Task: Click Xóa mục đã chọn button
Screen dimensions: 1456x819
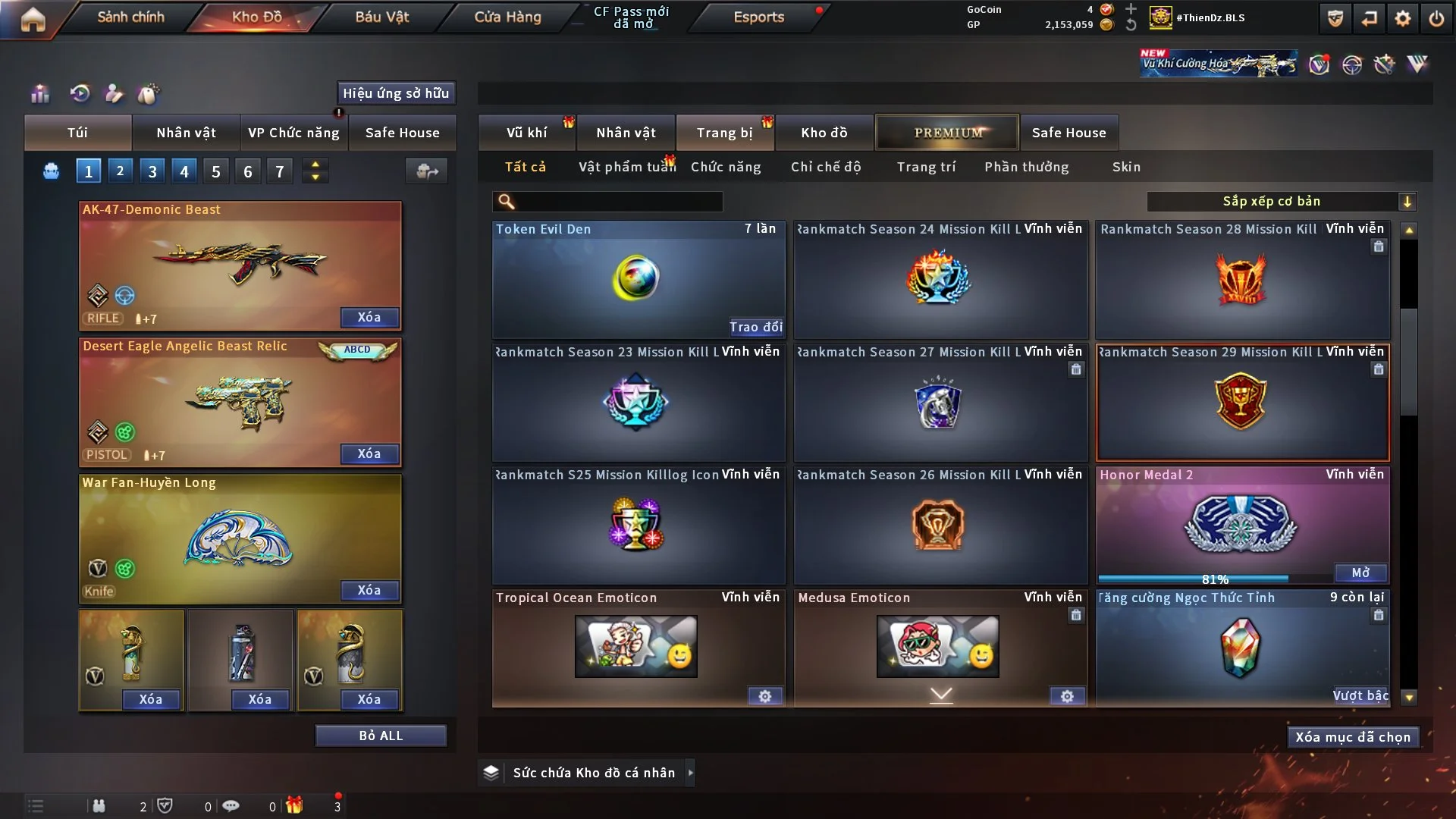Action: tap(1353, 737)
